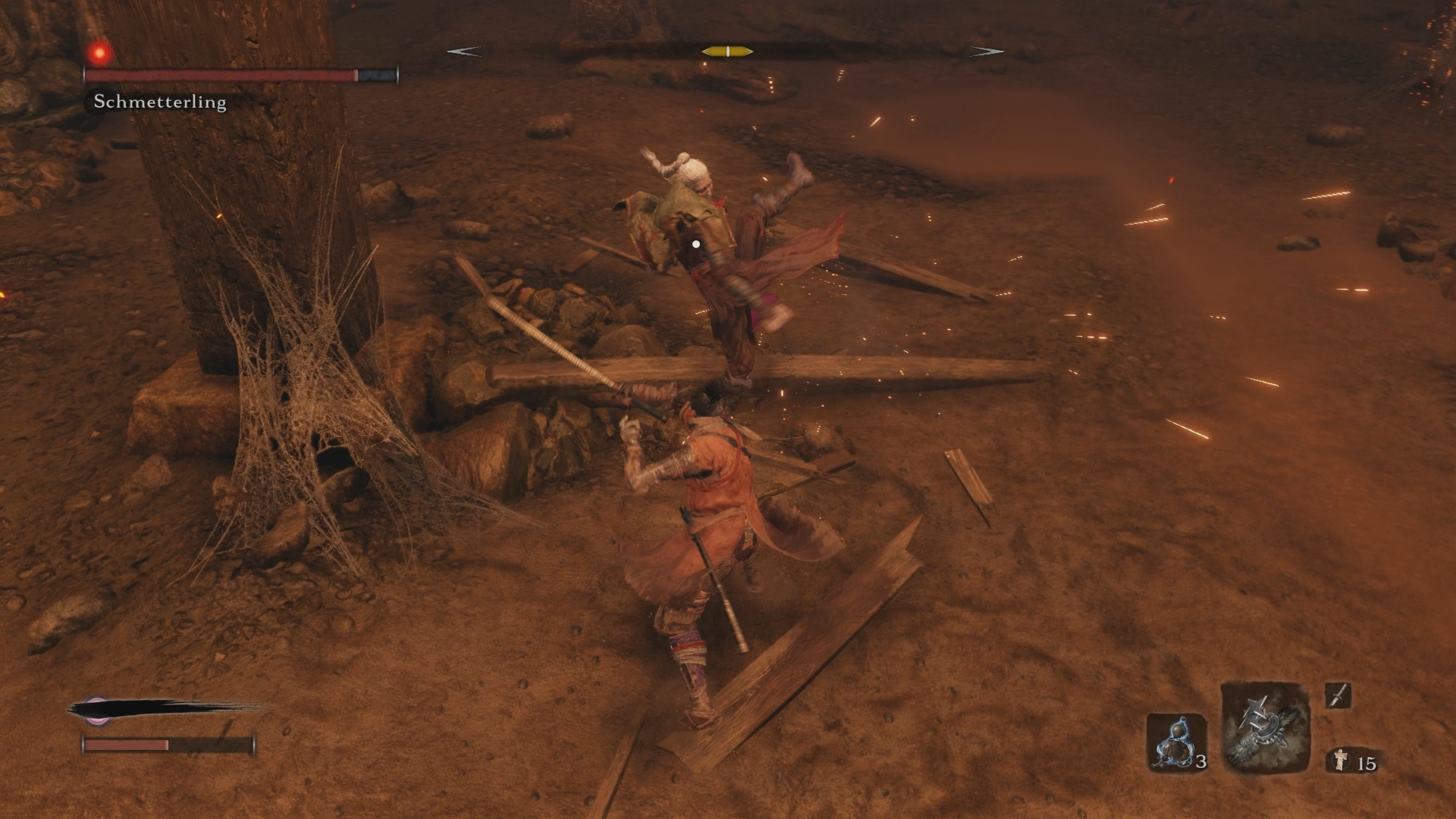Select the Loaded Shuriken prosthetic tool
Image resolution: width=1456 pixels, height=819 pixels.
[x=1265, y=726]
